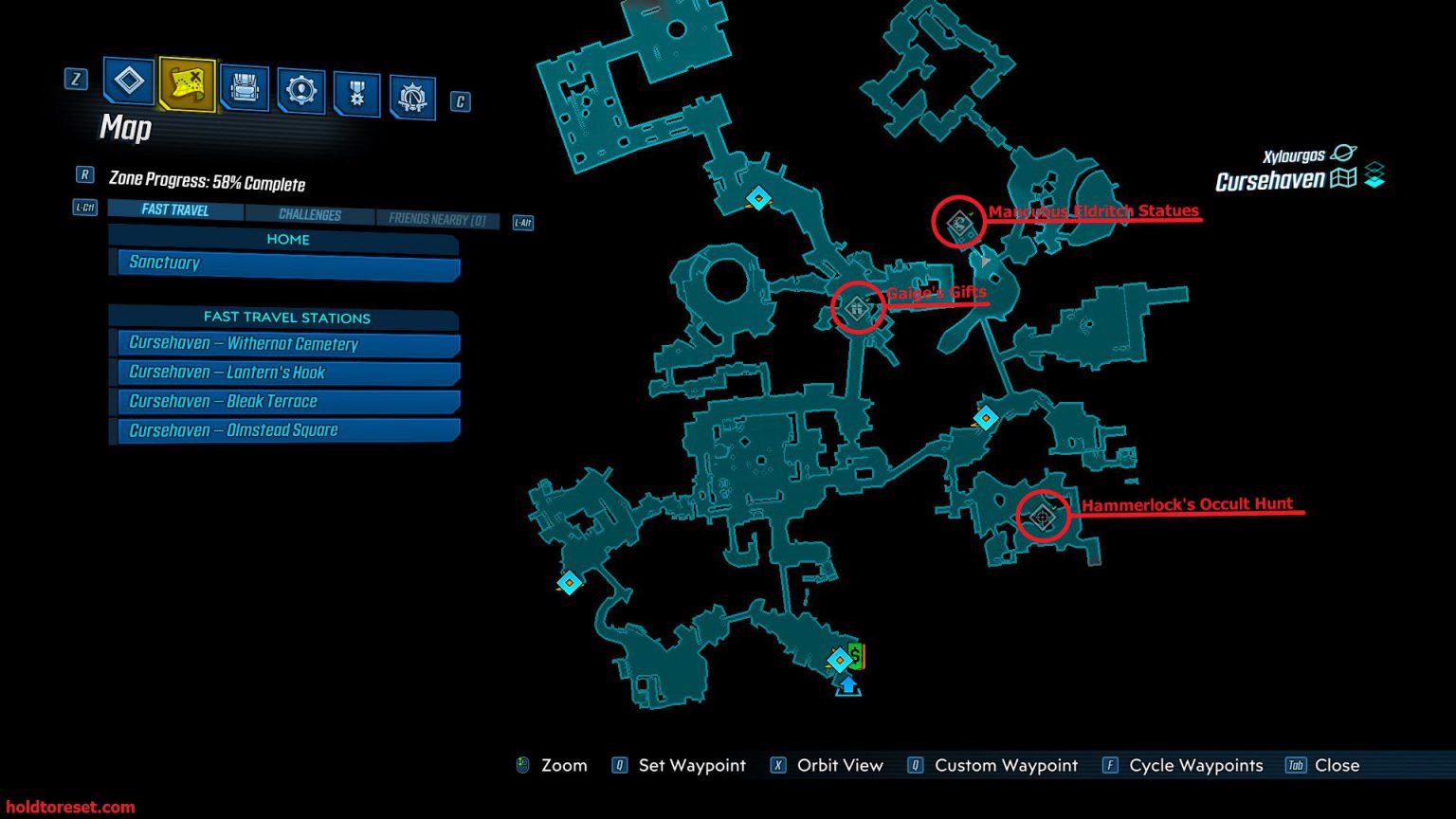The width and height of the screenshot is (1456, 819).
Task: Activate Orbit View from the bottom bar
Action: pos(840,765)
